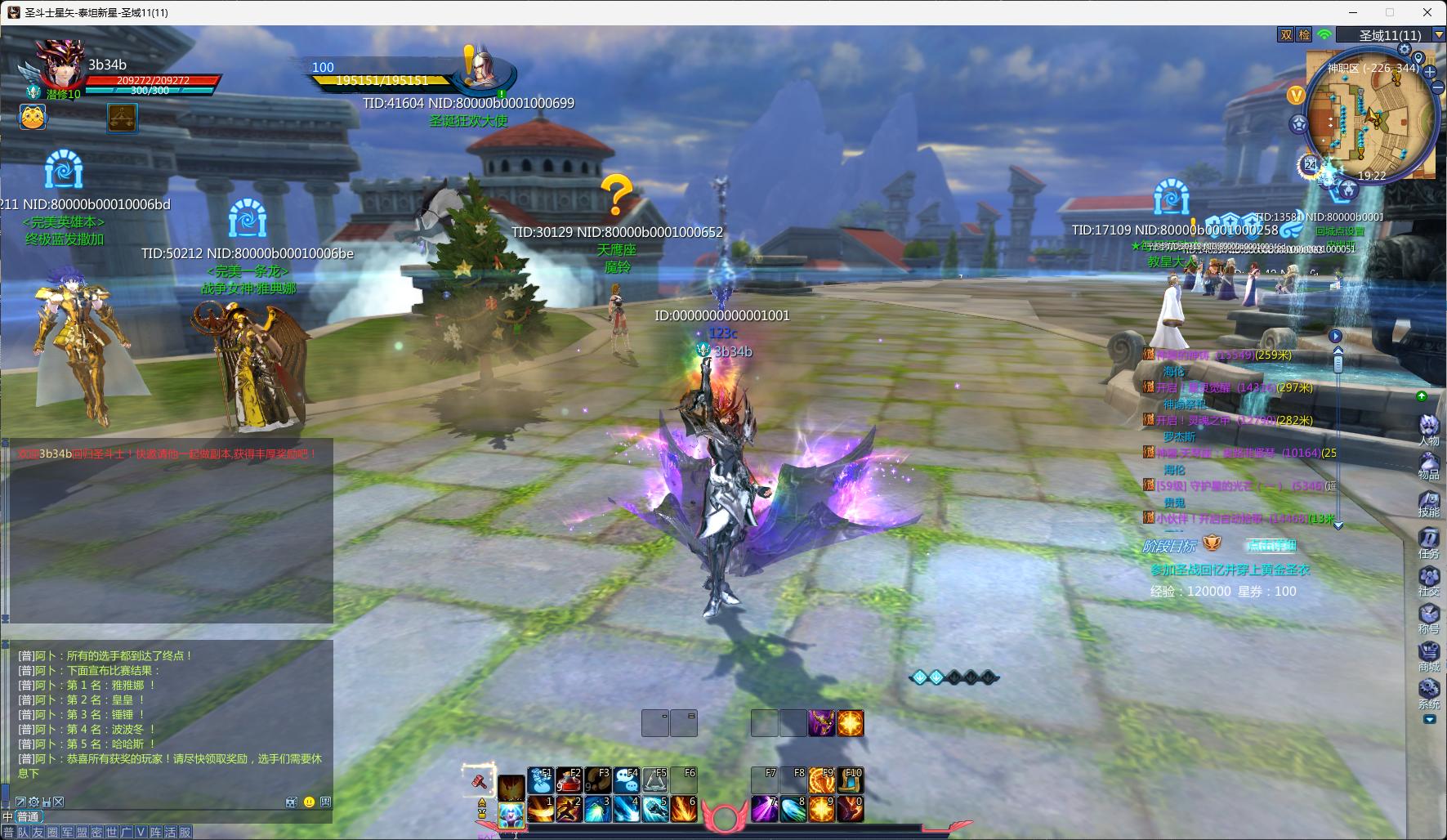
Task: Activate the fire slash skill in slot 1
Action: pyautogui.click(x=540, y=809)
